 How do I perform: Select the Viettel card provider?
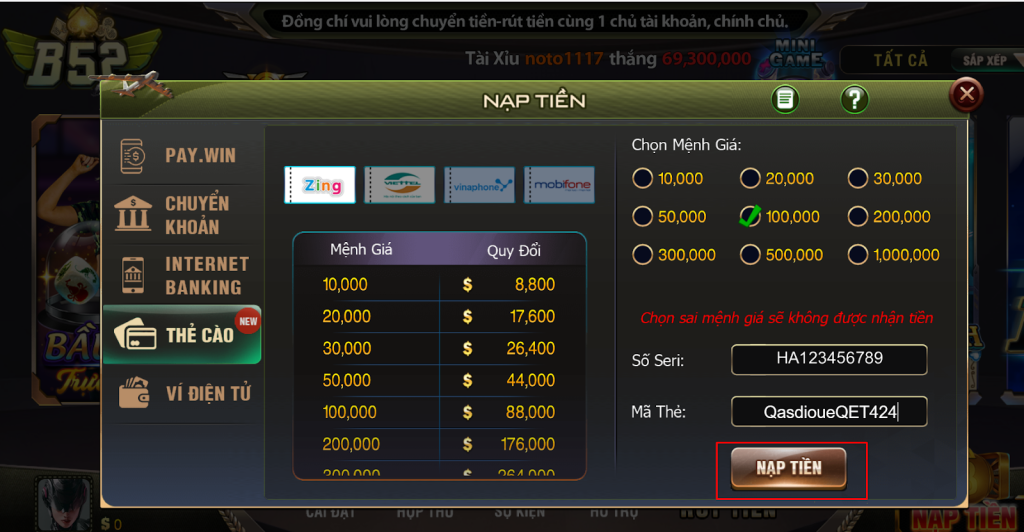click(x=400, y=185)
